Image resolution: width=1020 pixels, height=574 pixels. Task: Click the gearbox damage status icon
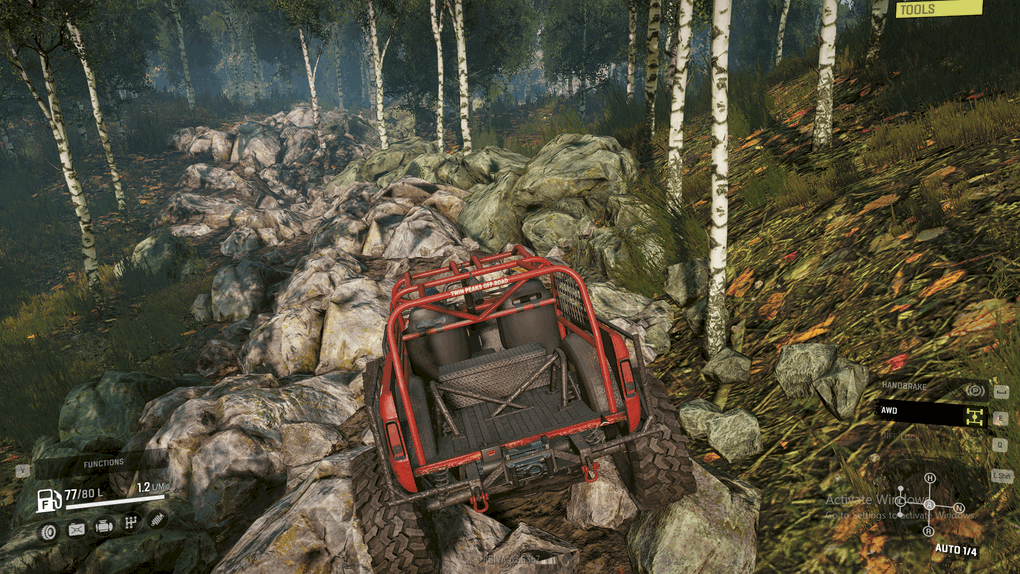click(x=130, y=523)
